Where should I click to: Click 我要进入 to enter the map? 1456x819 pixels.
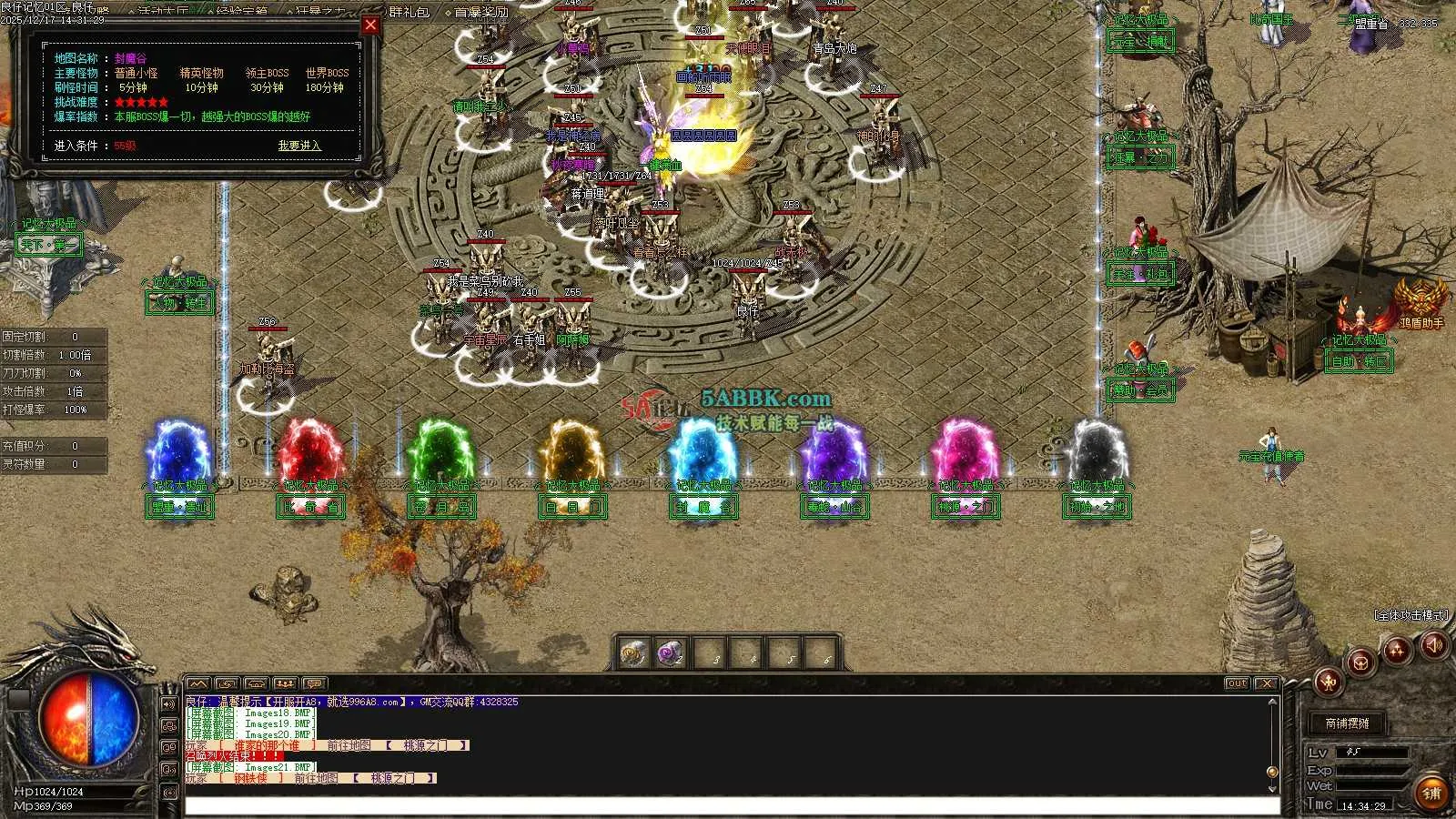pos(299,146)
